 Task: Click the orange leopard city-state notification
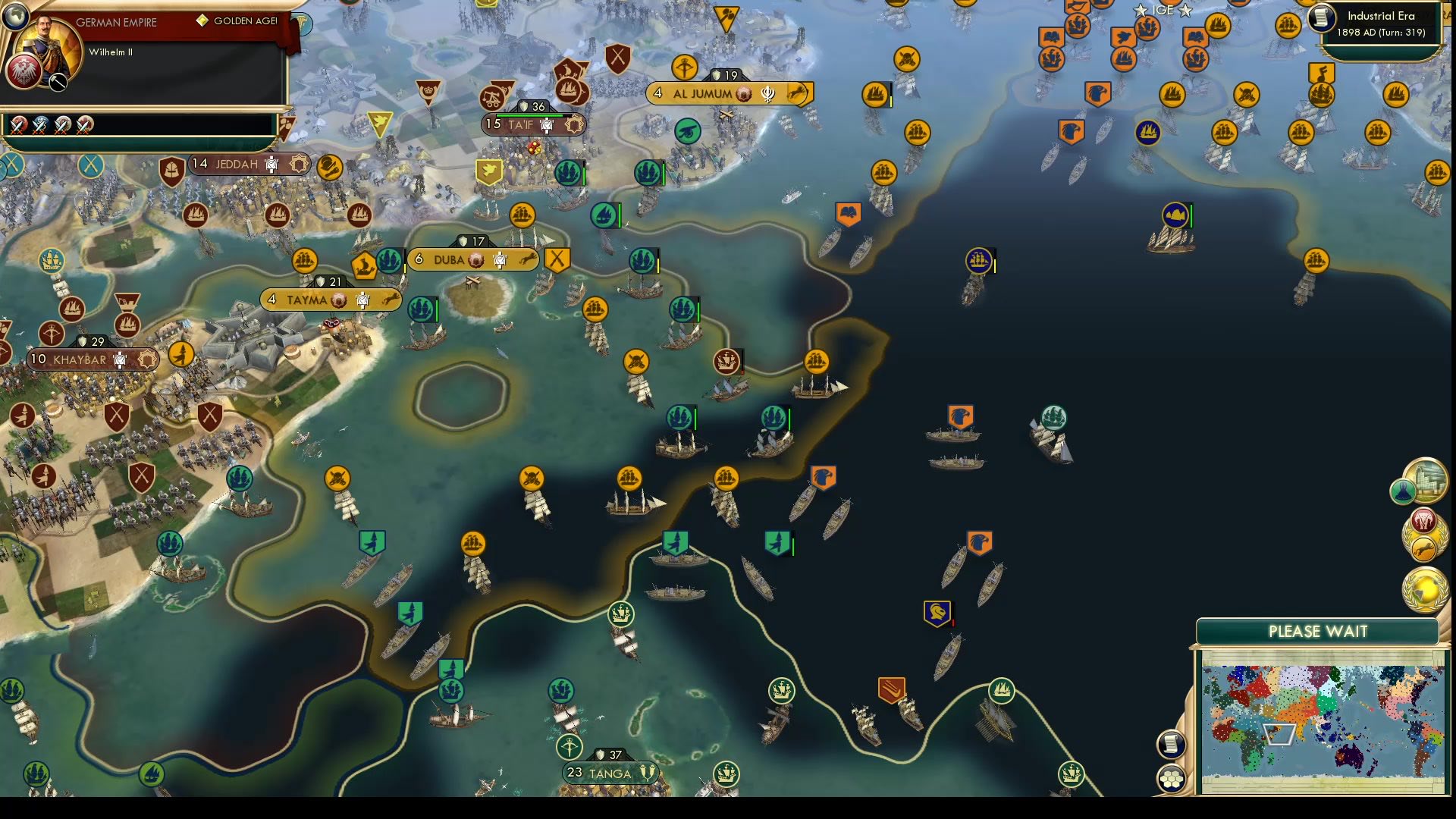[x=1423, y=548]
